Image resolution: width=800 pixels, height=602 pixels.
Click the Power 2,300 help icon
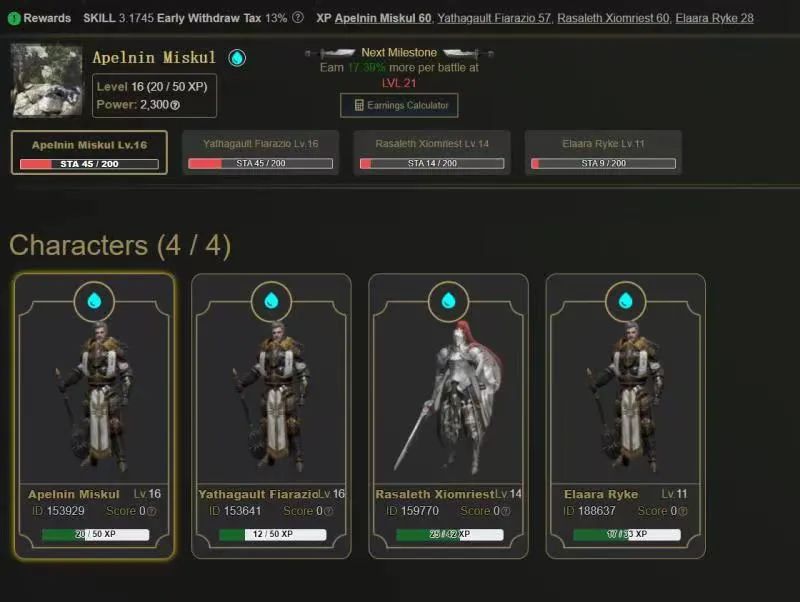[x=175, y=105]
